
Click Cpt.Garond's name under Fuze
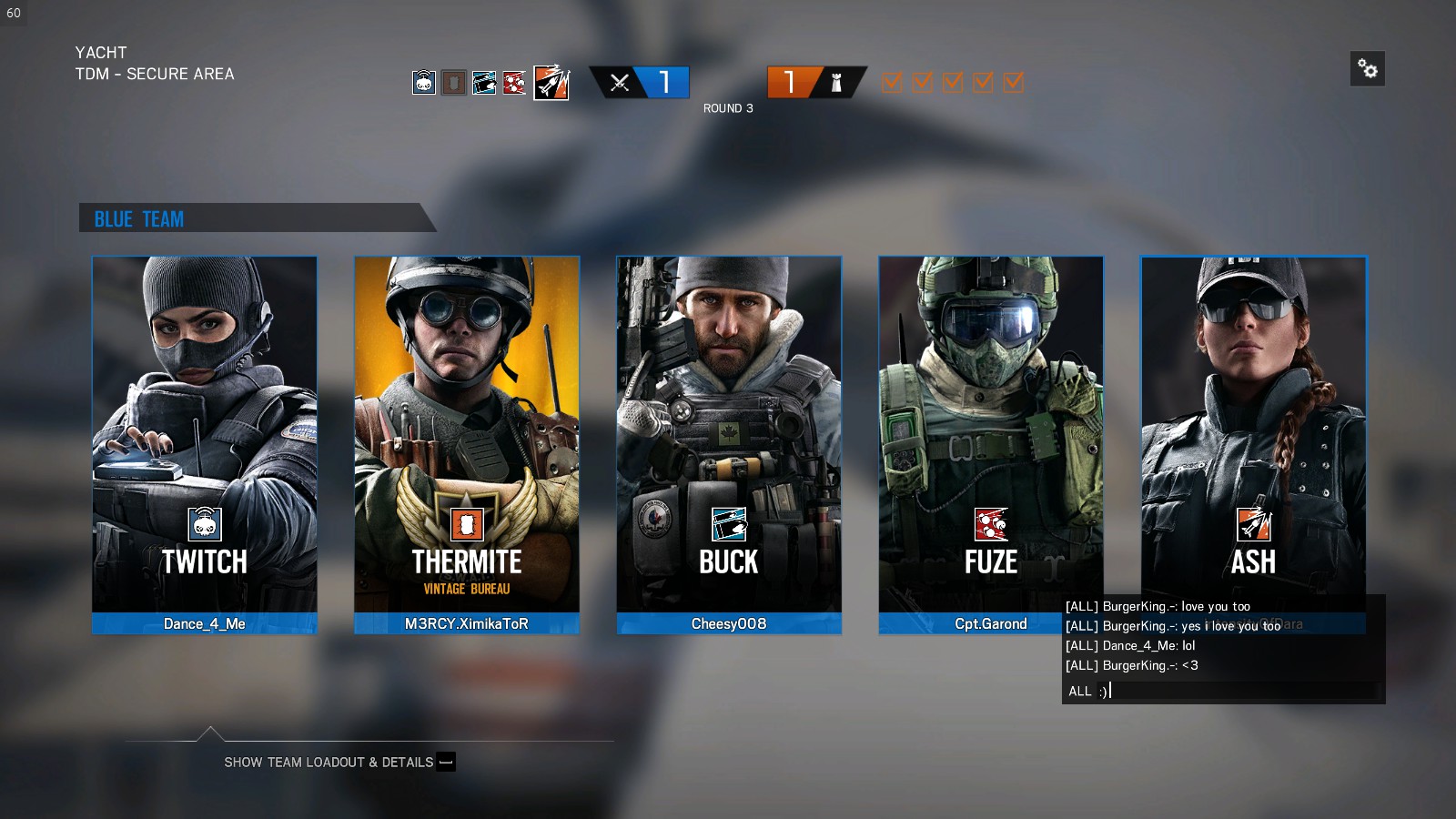[991, 623]
